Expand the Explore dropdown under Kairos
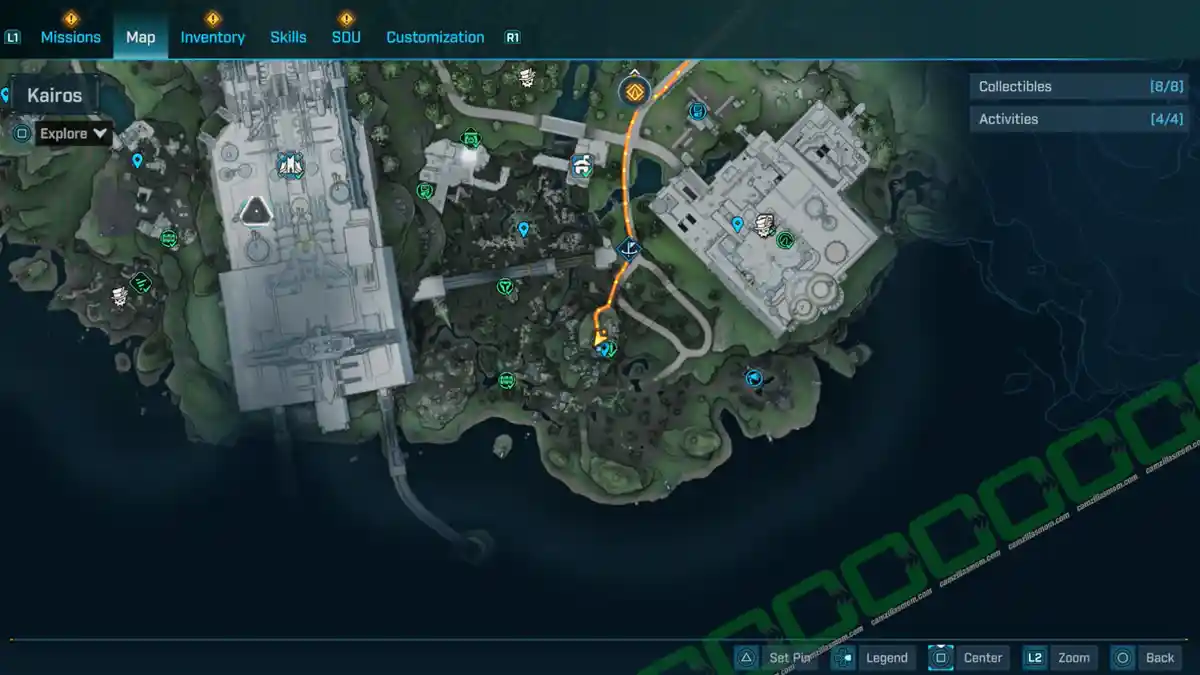The image size is (1200, 675). (x=74, y=133)
